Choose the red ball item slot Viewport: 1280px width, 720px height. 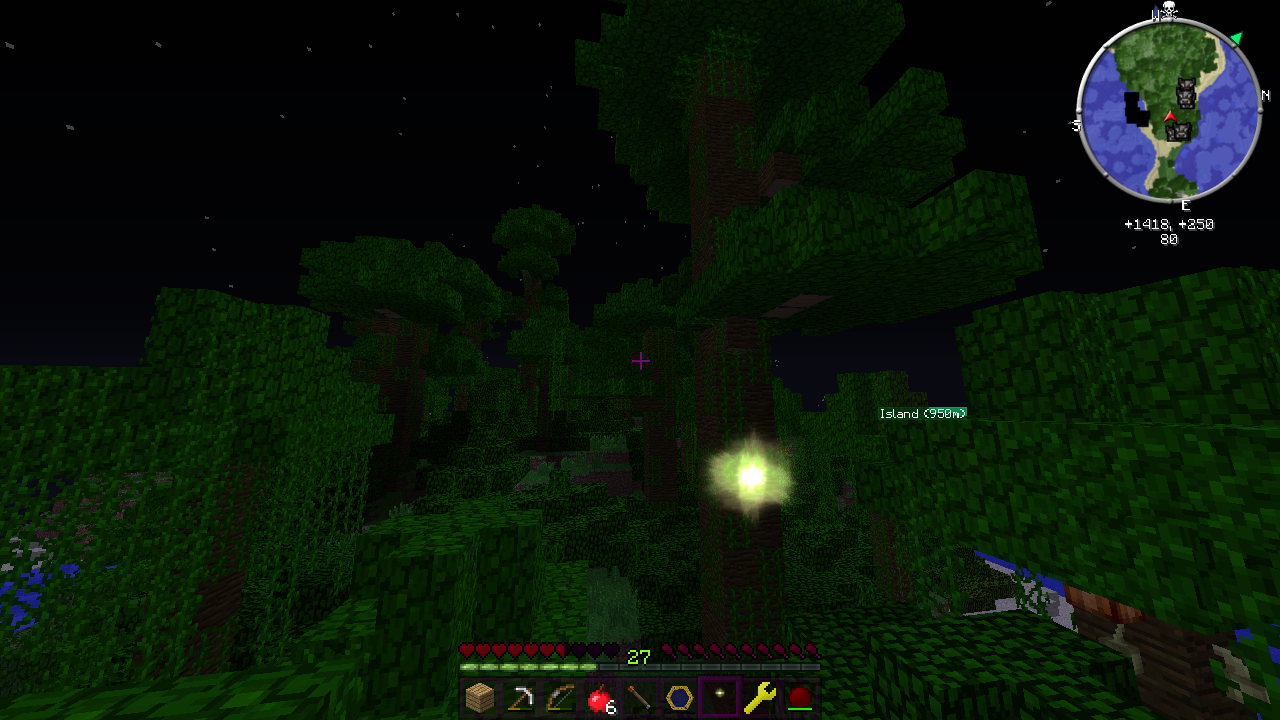tap(799, 697)
